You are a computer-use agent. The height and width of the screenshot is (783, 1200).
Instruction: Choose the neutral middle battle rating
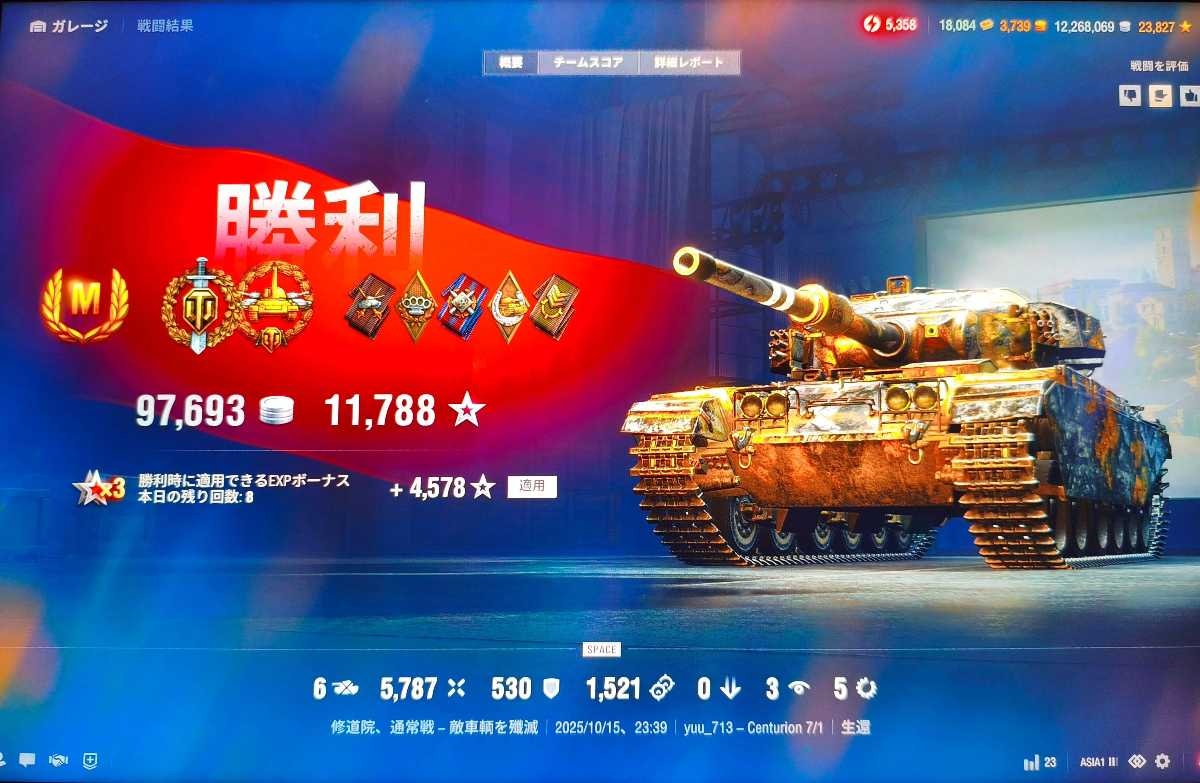[1160, 95]
